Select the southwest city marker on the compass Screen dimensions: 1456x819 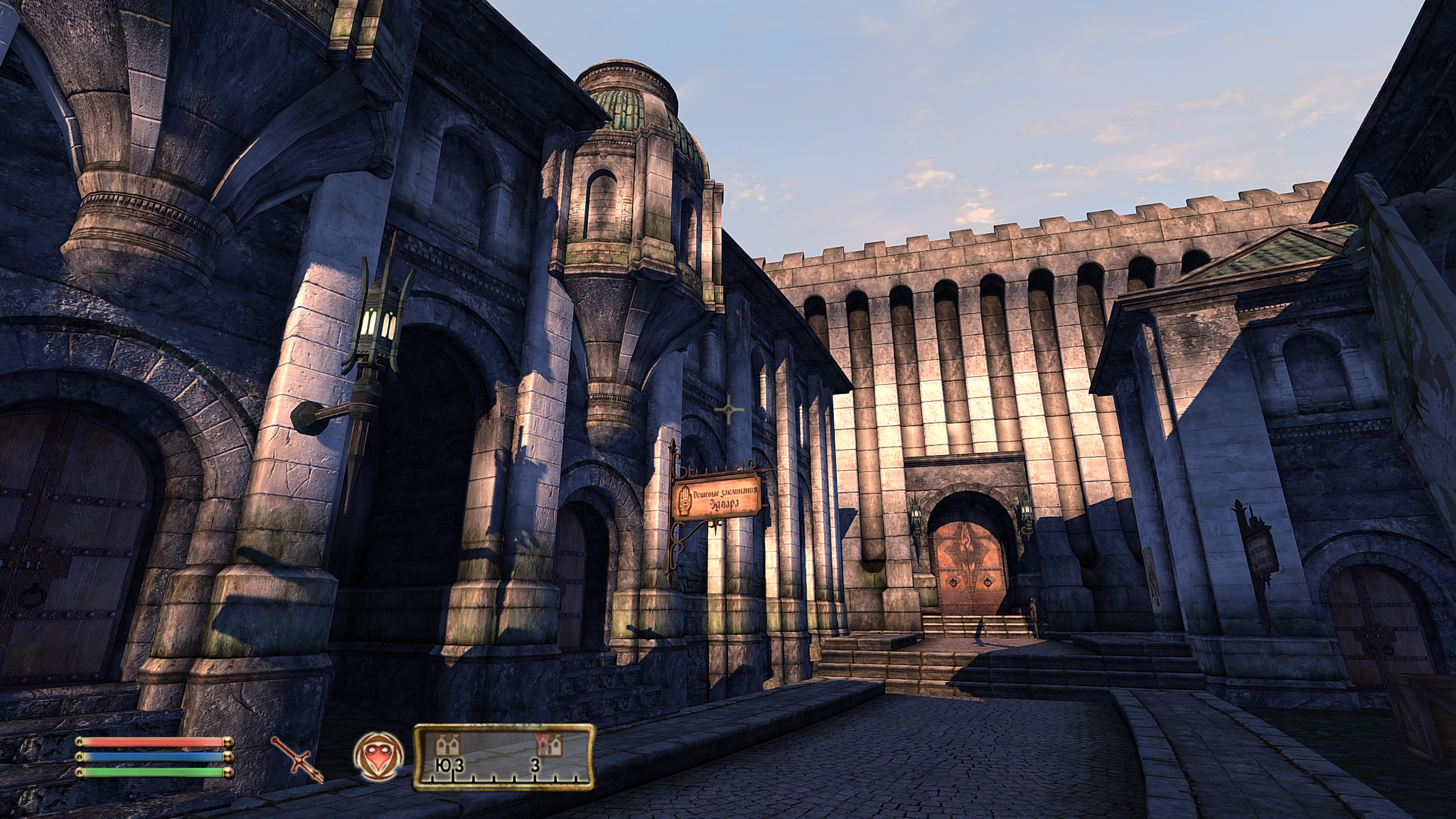tap(448, 746)
